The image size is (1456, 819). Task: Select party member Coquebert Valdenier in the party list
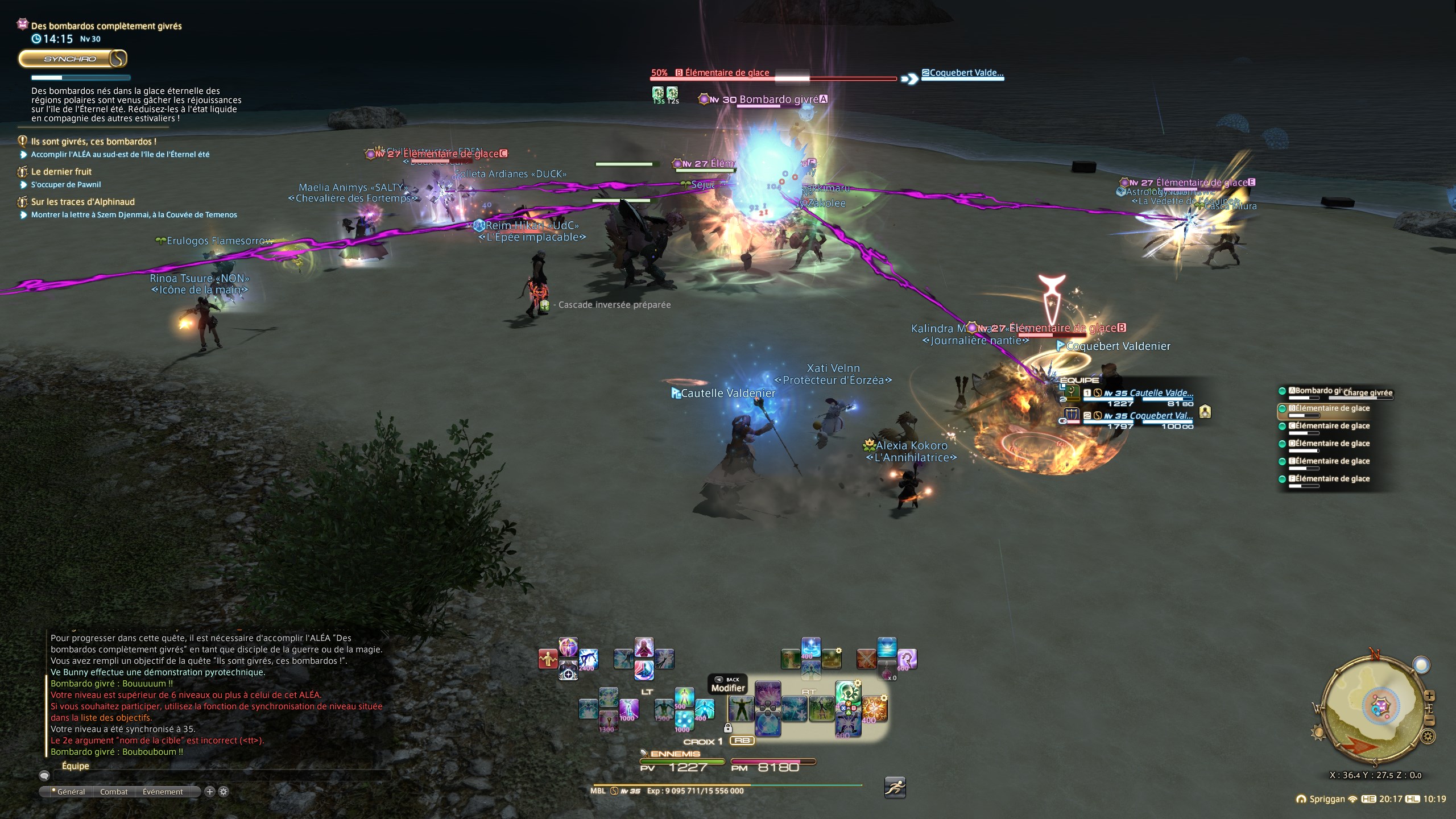(x=1160, y=416)
